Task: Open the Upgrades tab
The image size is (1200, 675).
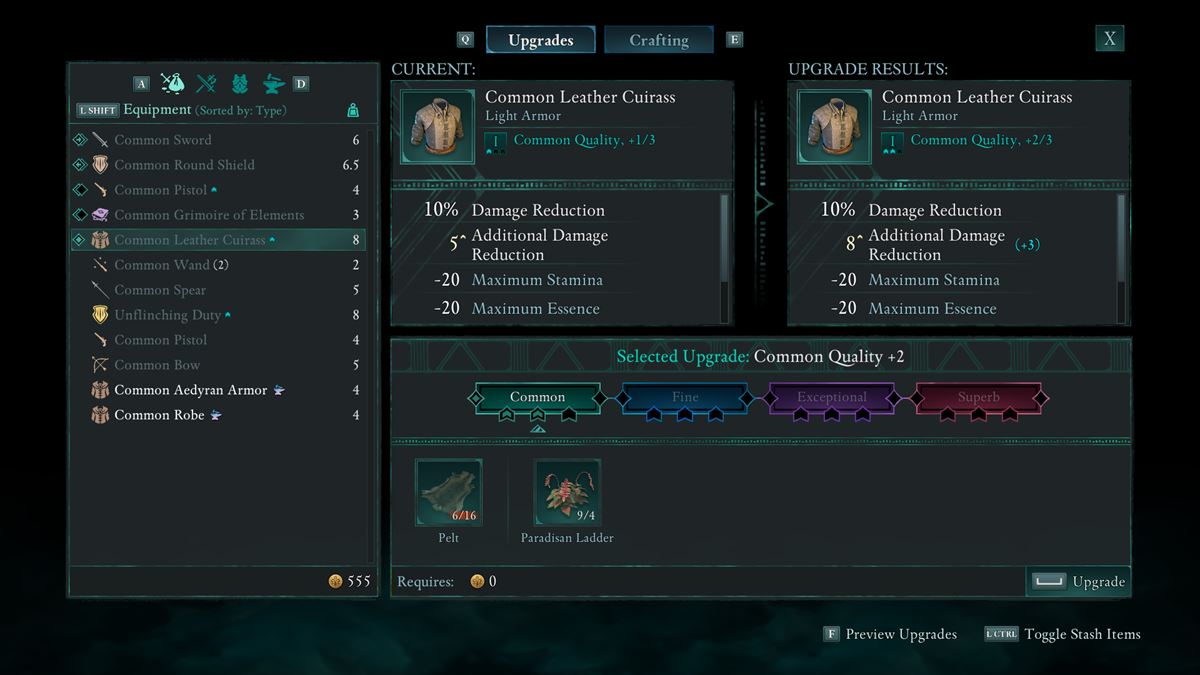Action: [x=540, y=40]
